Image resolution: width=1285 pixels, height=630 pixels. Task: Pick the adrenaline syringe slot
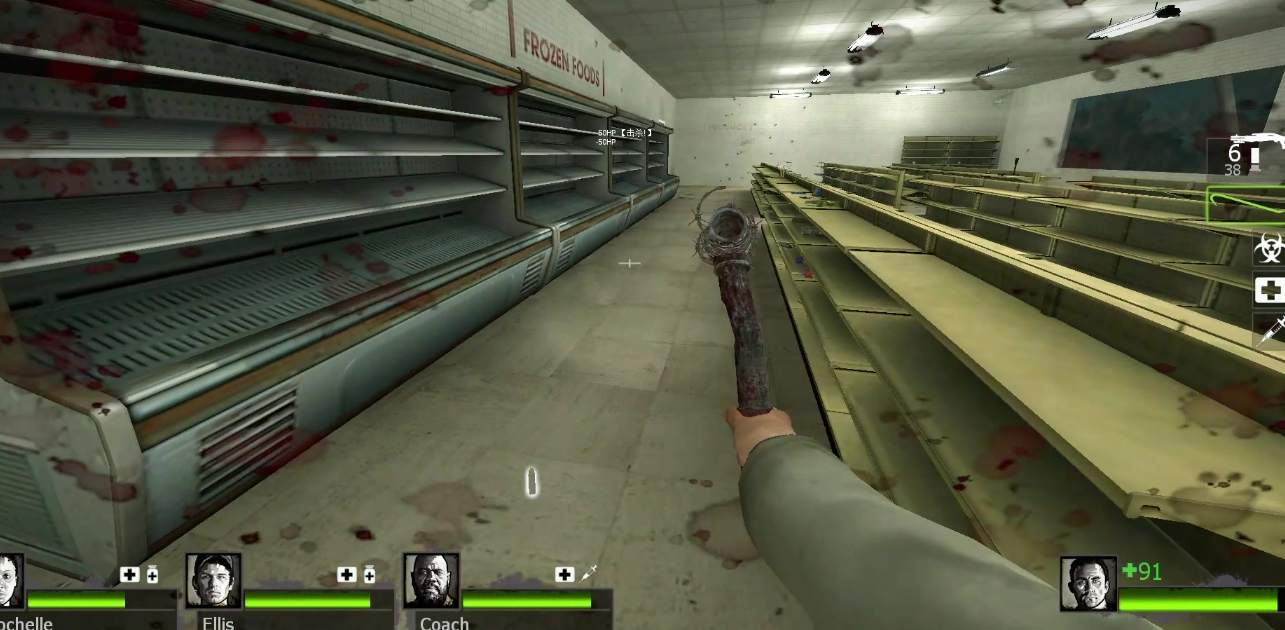tap(1270, 330)
